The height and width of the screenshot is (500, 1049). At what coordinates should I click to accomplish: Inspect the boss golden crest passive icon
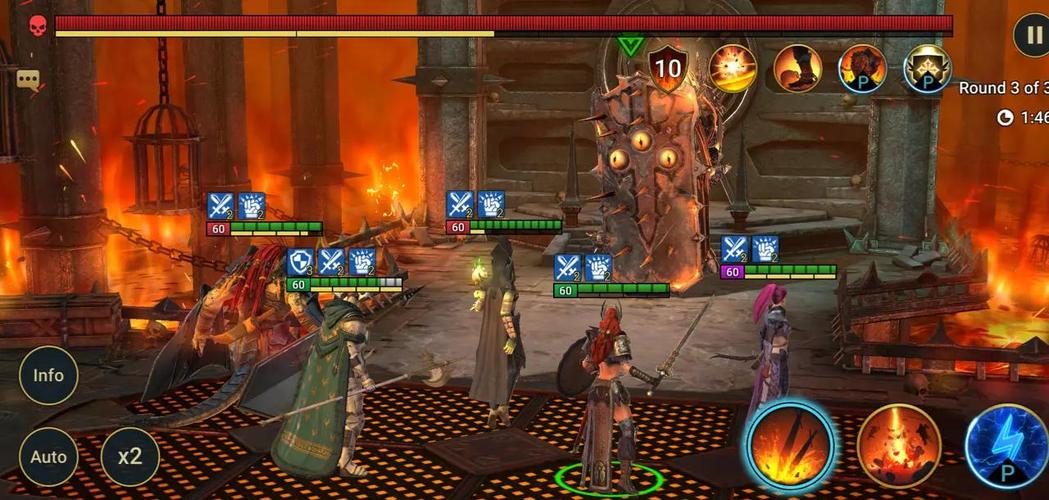(927, 68)
